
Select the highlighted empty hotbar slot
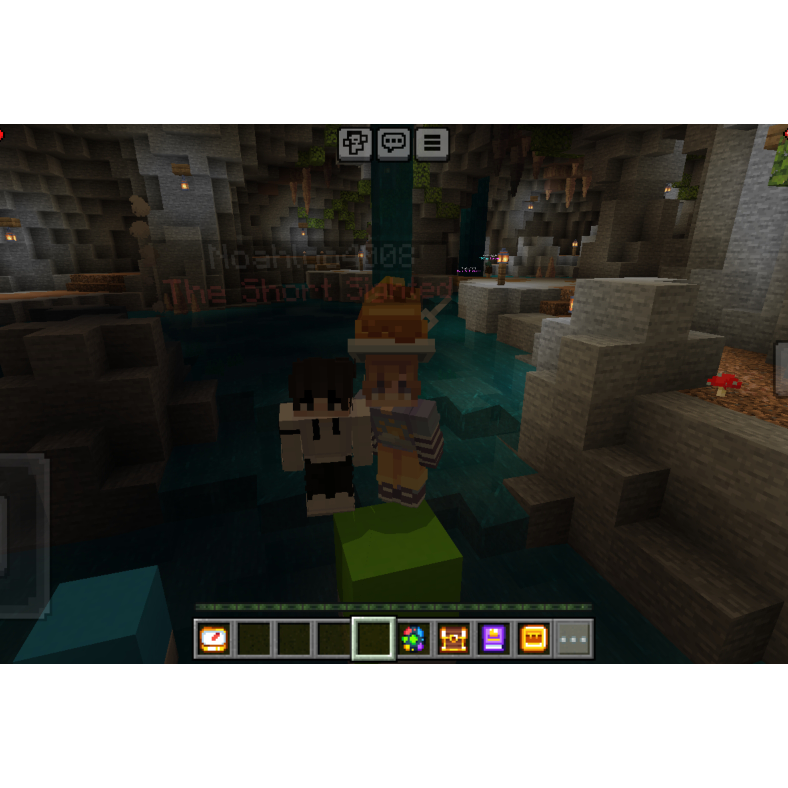(x=373, y=639)
